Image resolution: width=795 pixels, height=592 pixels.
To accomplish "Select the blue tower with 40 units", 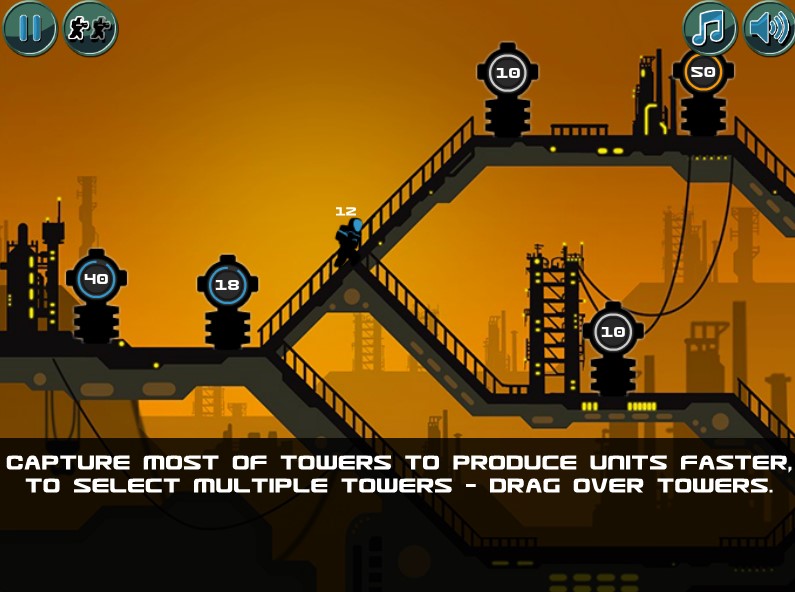I will click(x=96, y=280).
